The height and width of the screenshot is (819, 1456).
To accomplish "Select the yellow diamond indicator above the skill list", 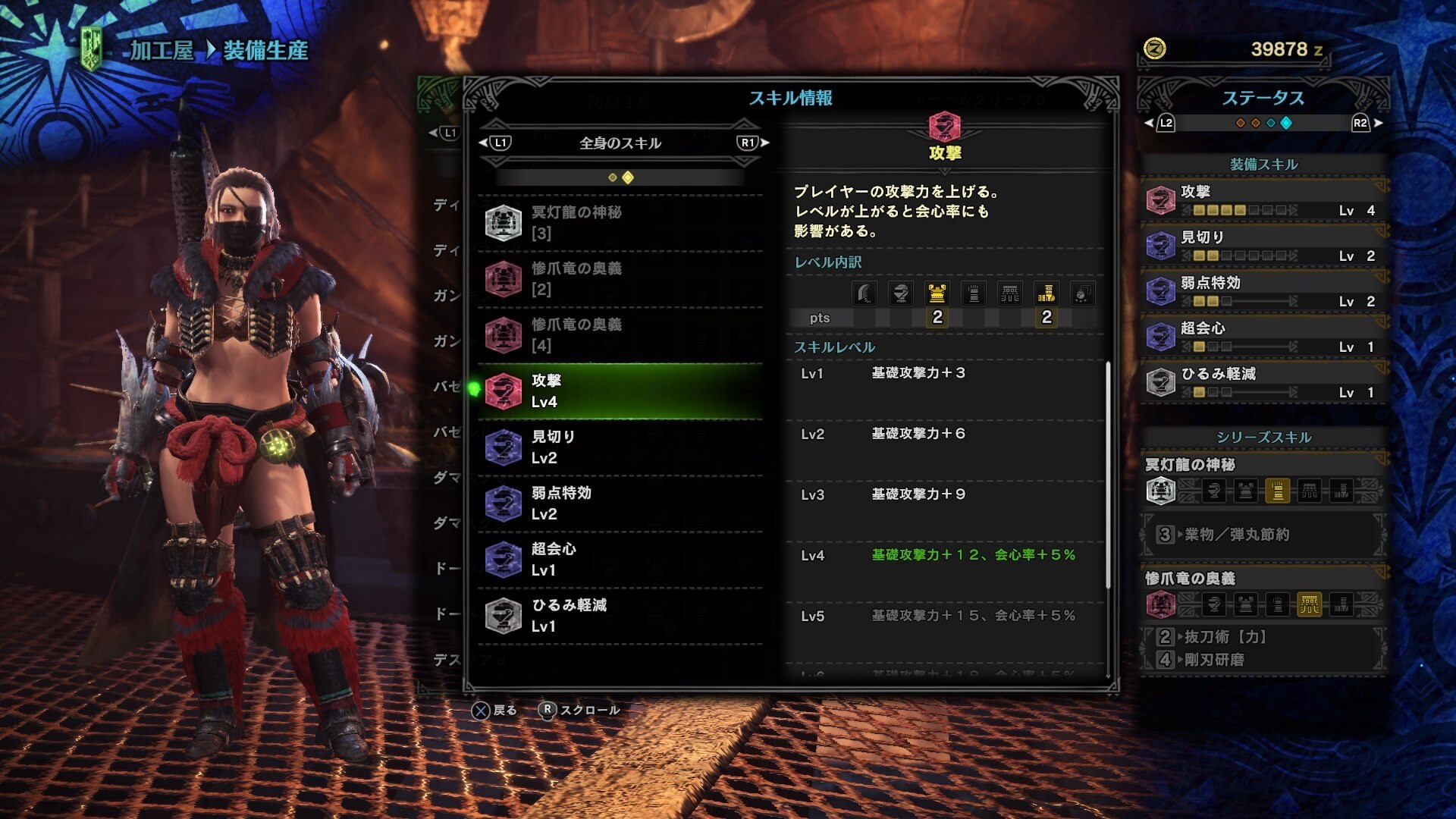I will pyautogui.click(x=626, y=177).
